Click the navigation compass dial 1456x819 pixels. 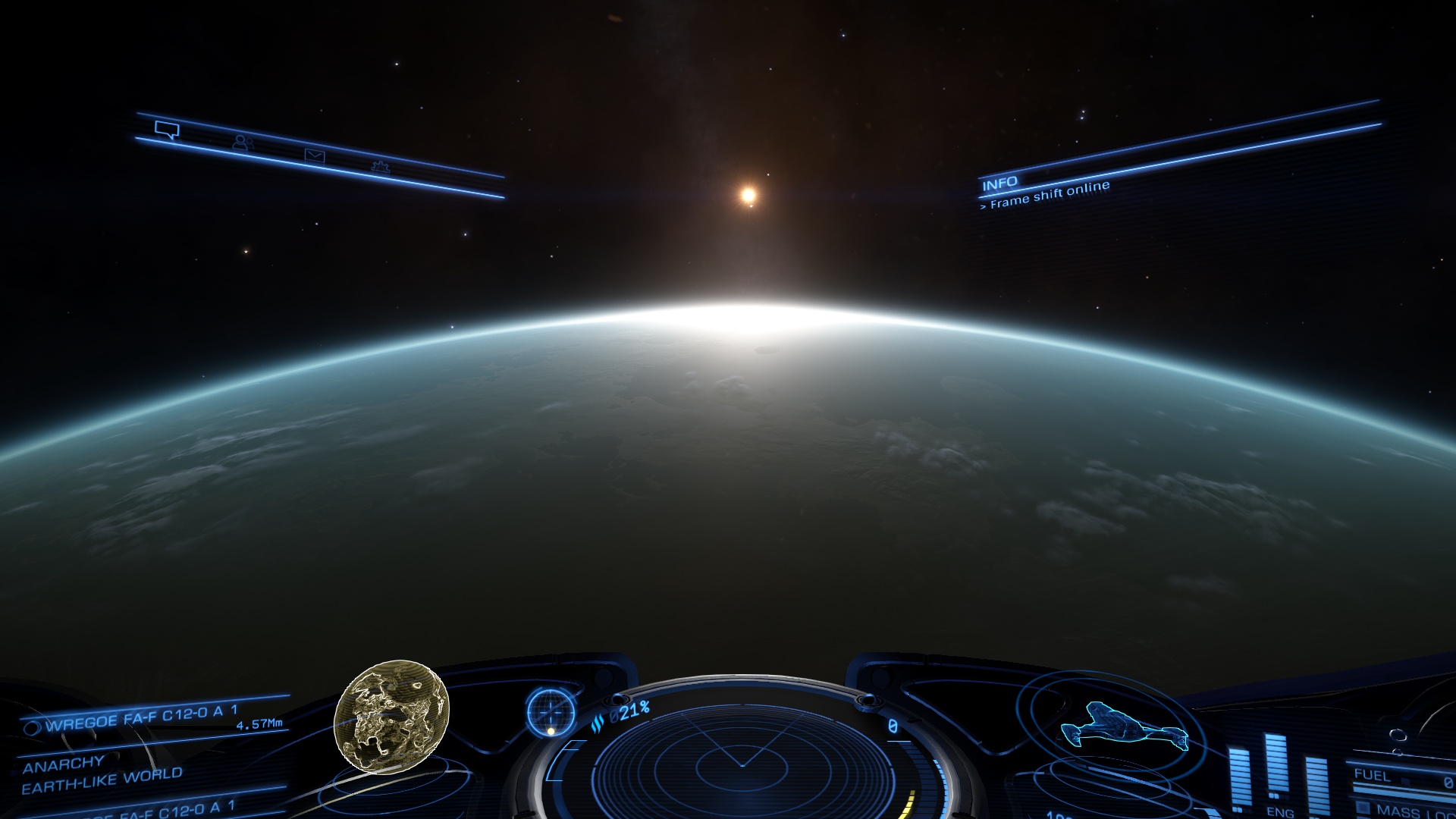pyautogui.click(x=551, y=712)
